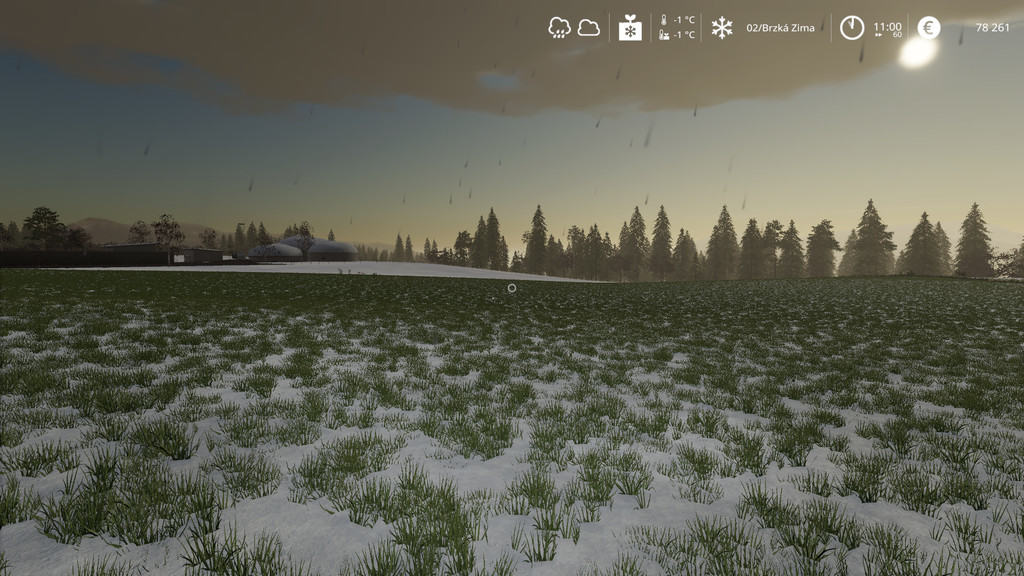Open the euro money icon
This screenshot has height=576, width=1024.
[929, 28]
